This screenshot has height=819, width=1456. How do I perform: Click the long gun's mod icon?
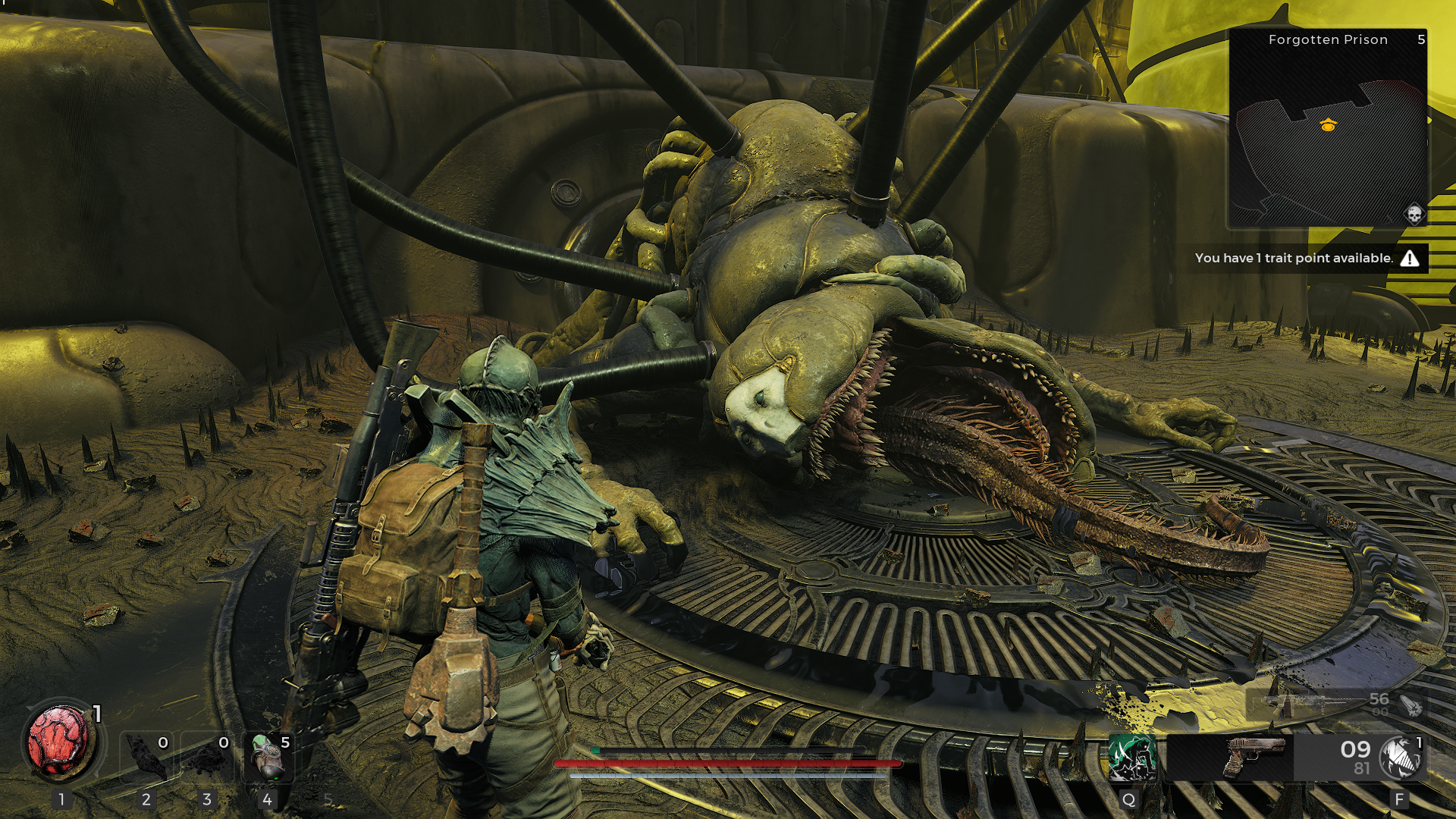point(1410,705)
